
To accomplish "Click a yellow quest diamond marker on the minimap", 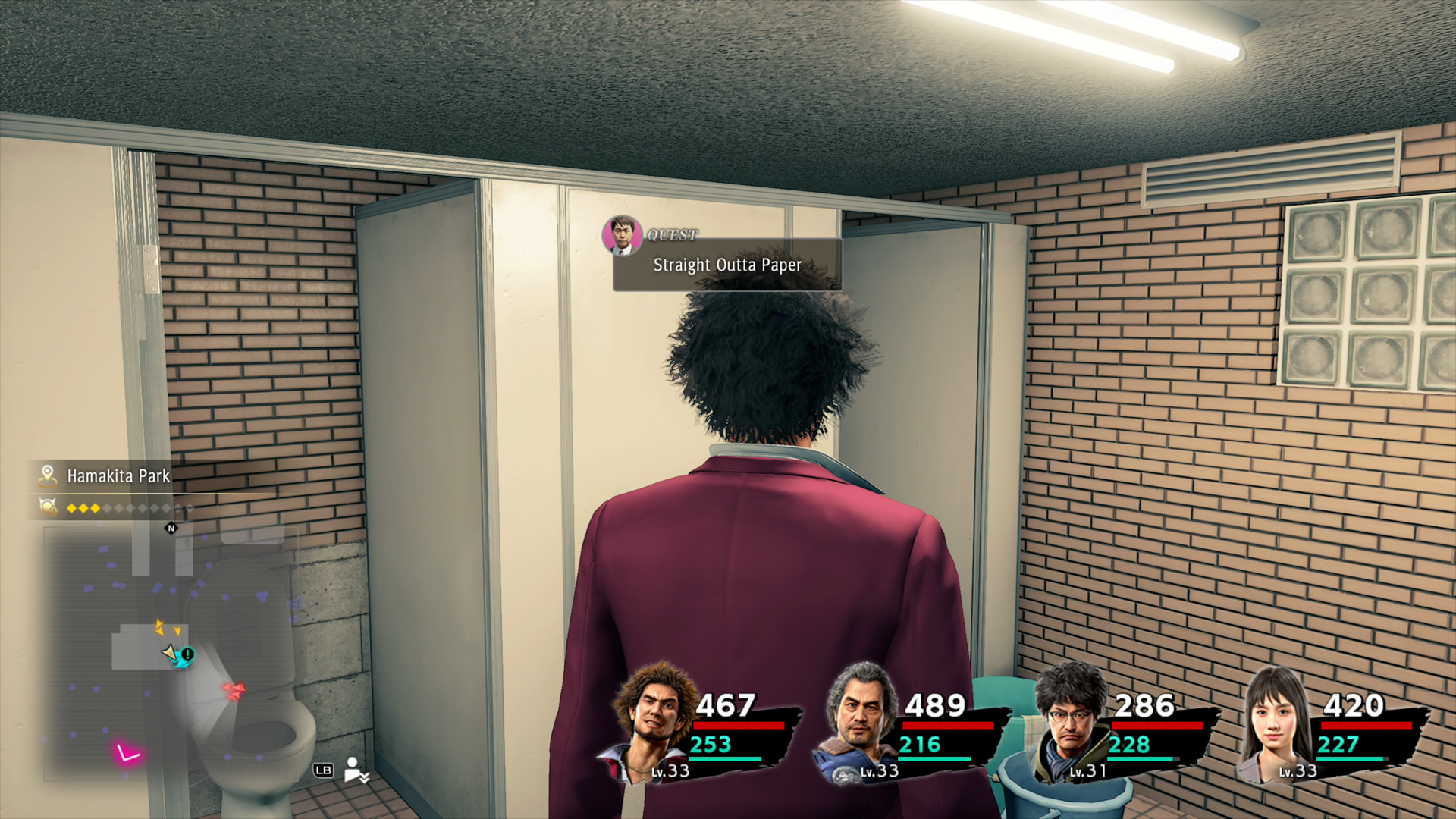I will coord(161,627).
